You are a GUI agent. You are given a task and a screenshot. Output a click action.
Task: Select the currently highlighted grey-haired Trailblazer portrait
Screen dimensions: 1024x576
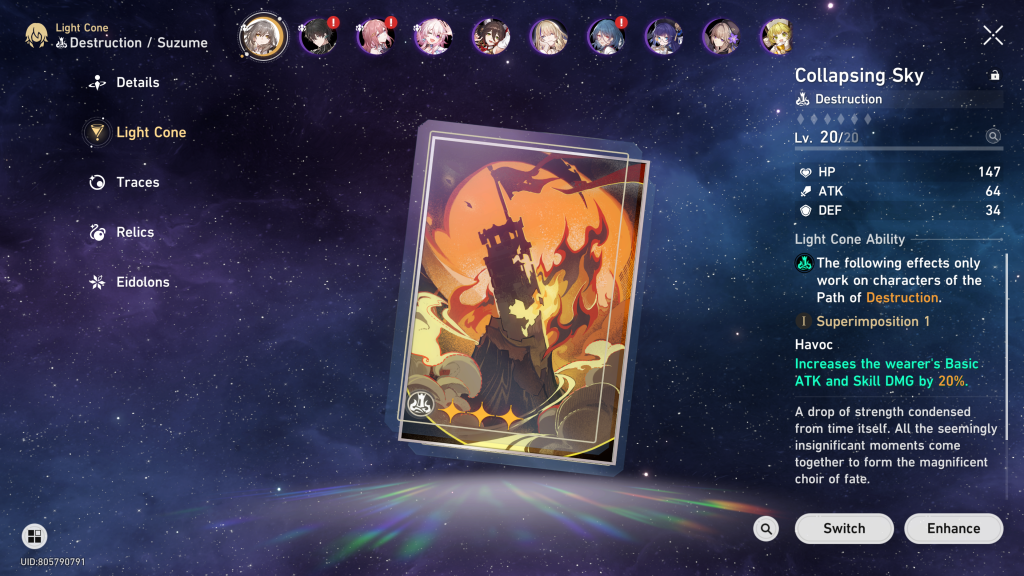(x=263, y=37)
